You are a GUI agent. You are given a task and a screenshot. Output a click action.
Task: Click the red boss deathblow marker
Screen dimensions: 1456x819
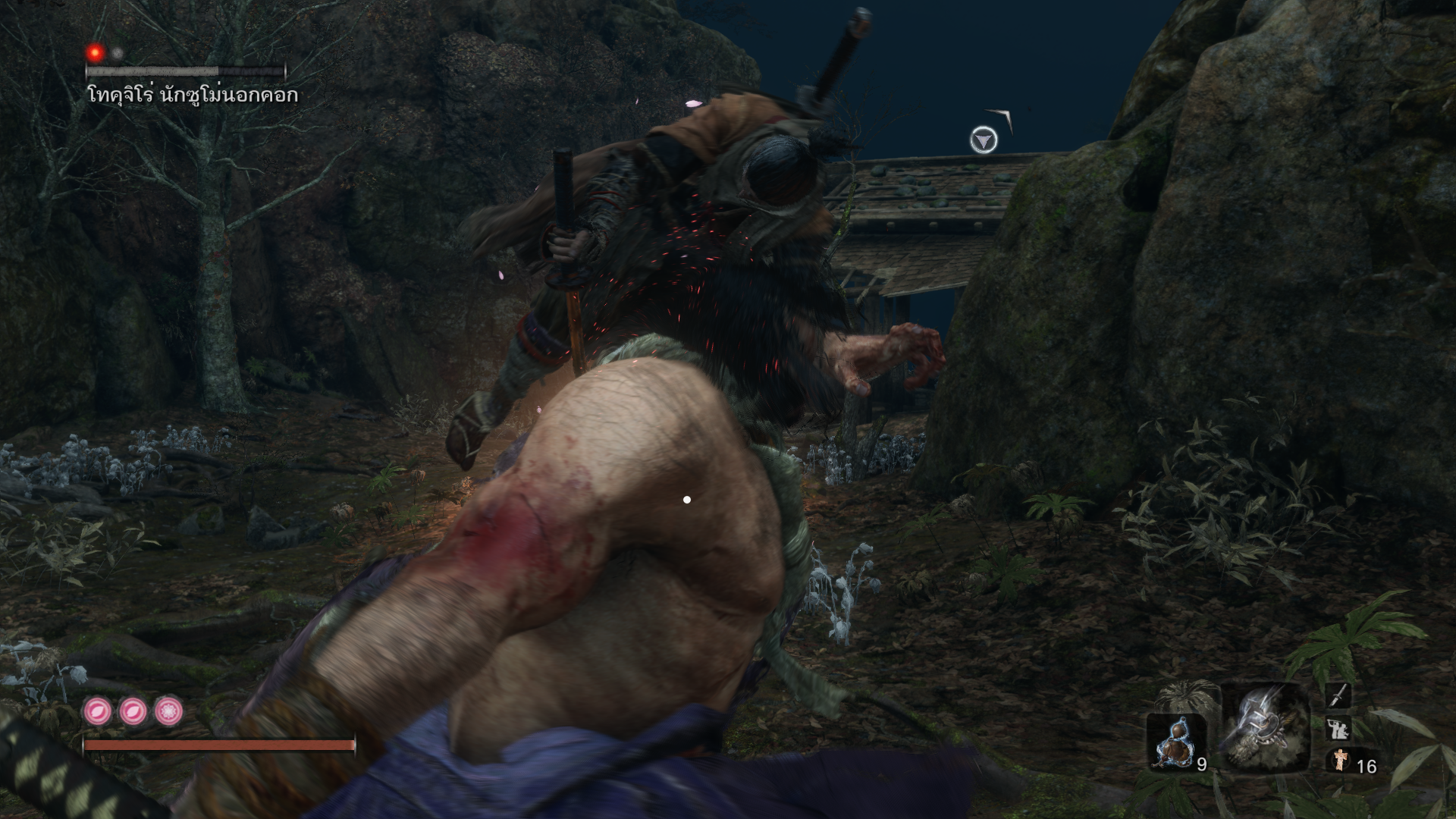point(96,52)
